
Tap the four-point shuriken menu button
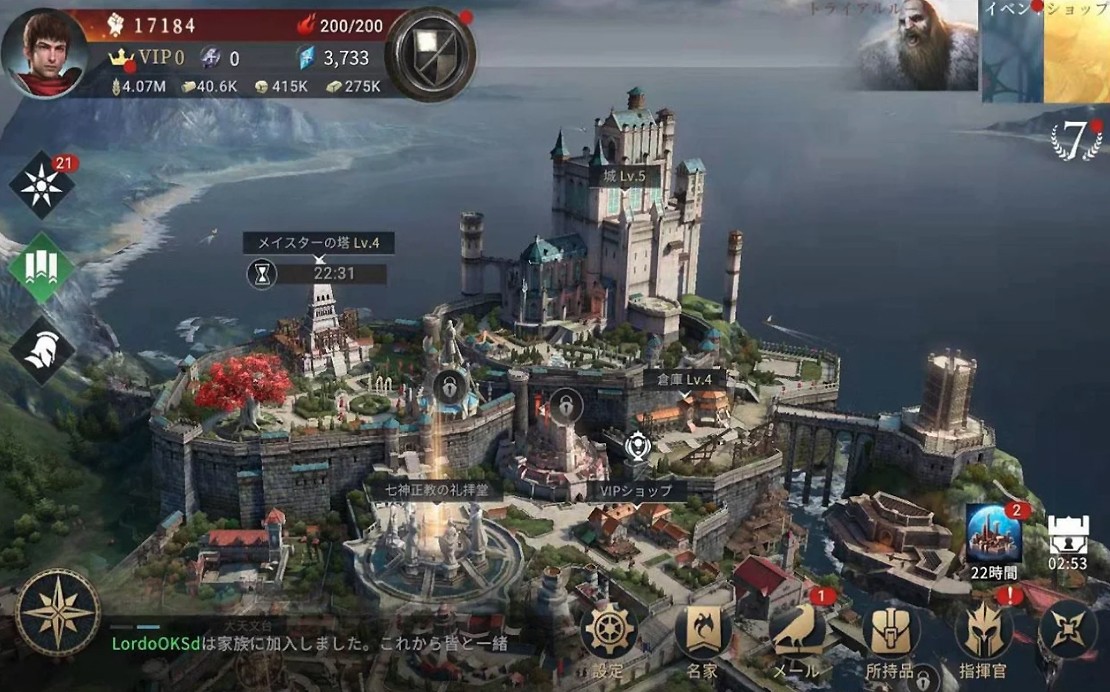pyautogui.click(x=1069, y=632)
